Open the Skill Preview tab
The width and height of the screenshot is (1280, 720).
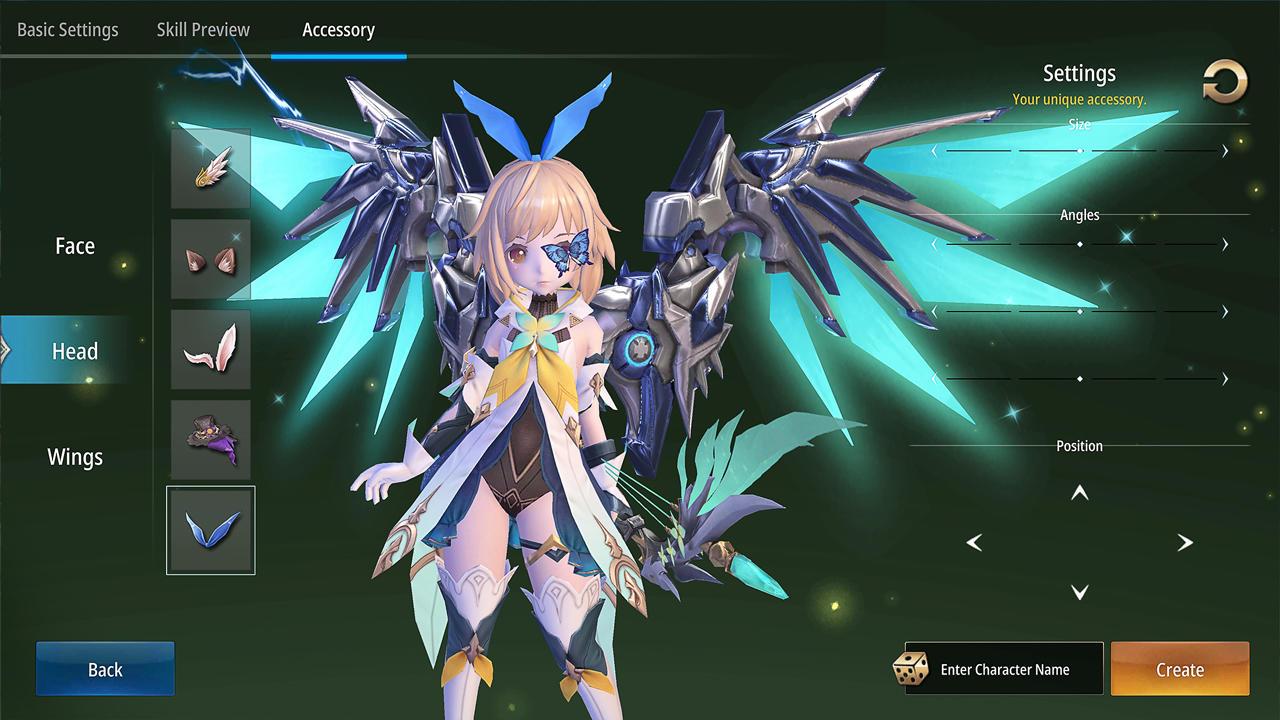pos(203,30)
